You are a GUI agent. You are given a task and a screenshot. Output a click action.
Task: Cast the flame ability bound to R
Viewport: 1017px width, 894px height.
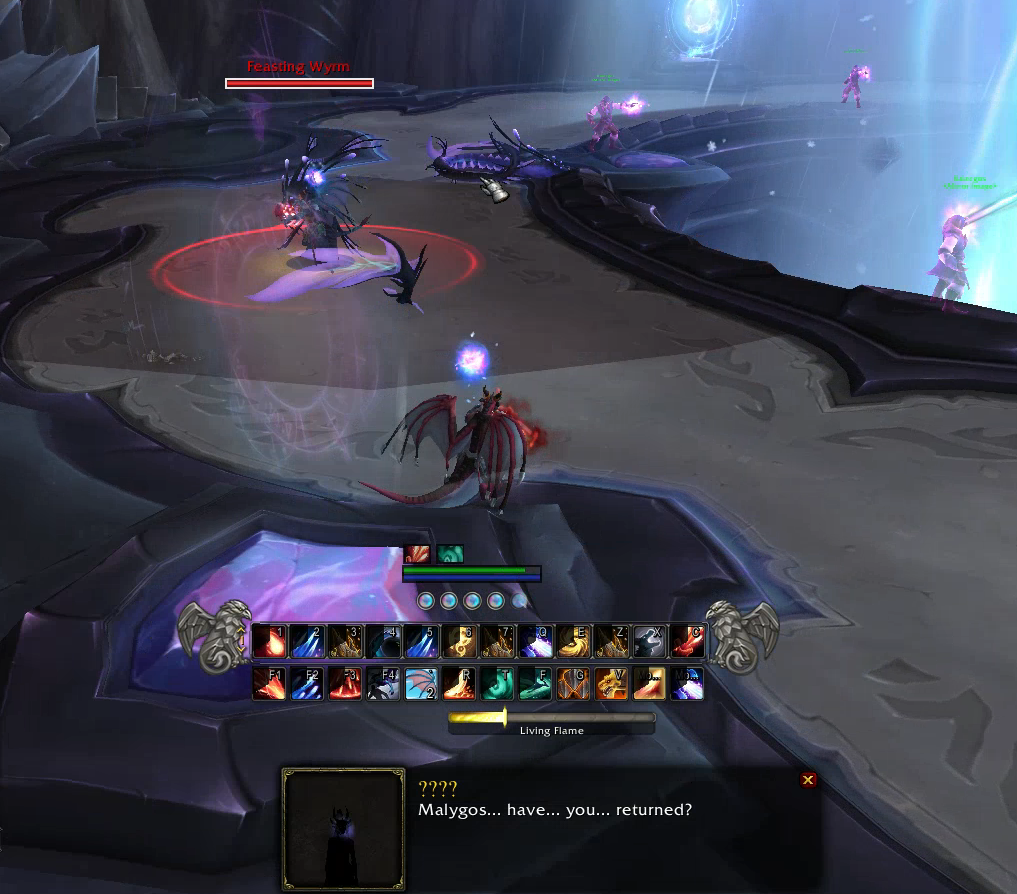click(459, 684)
